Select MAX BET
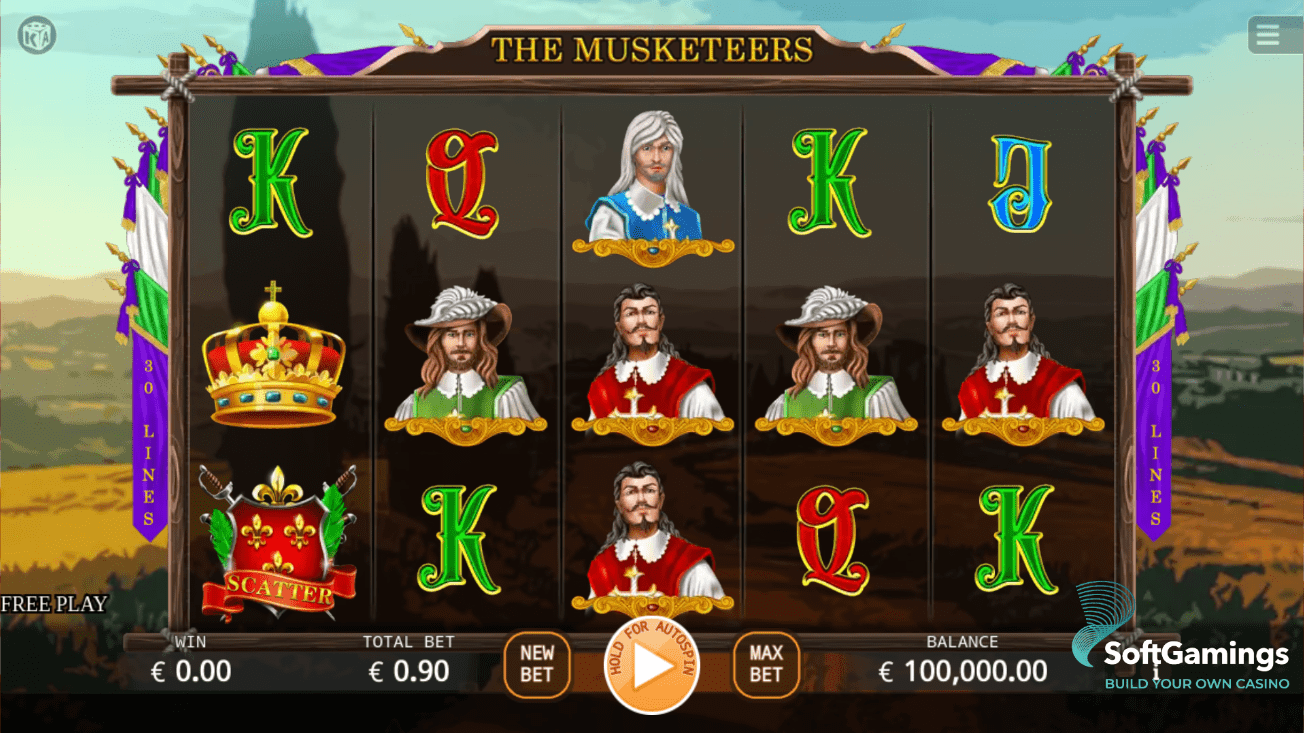This screenshot has width=1304, height=733. (765, 664)
